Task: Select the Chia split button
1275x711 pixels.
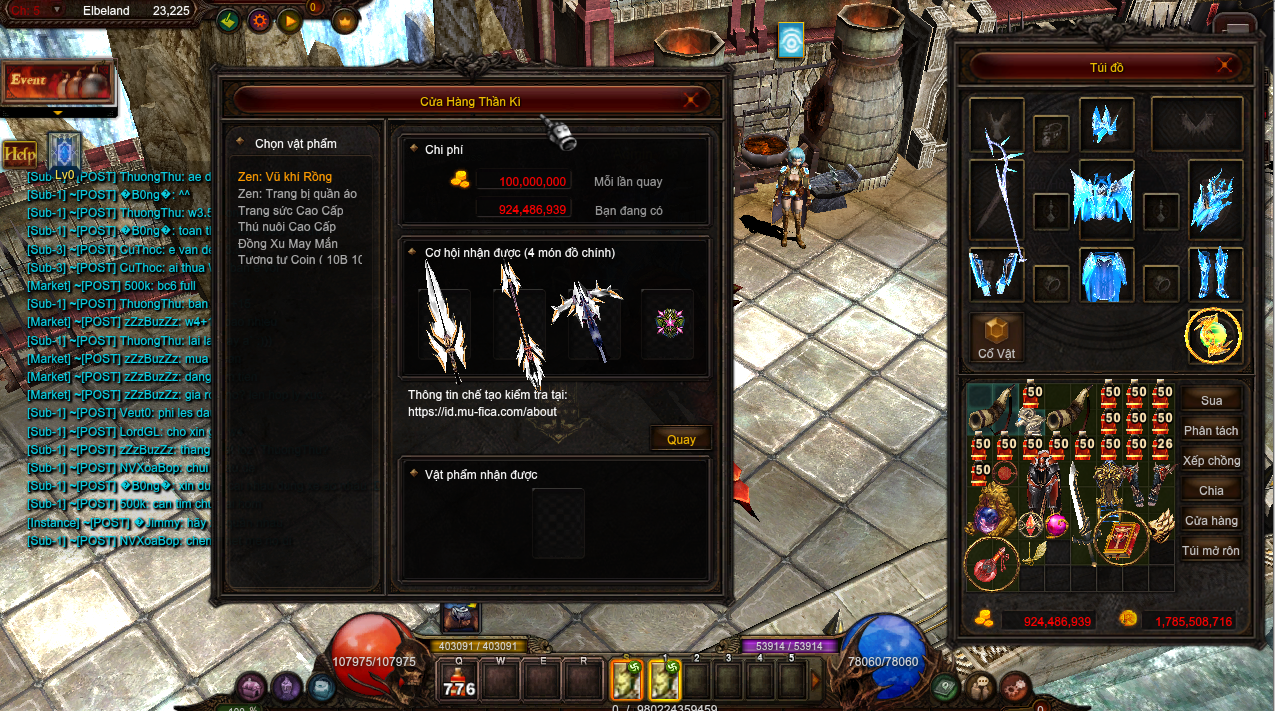Action: 1211,490
